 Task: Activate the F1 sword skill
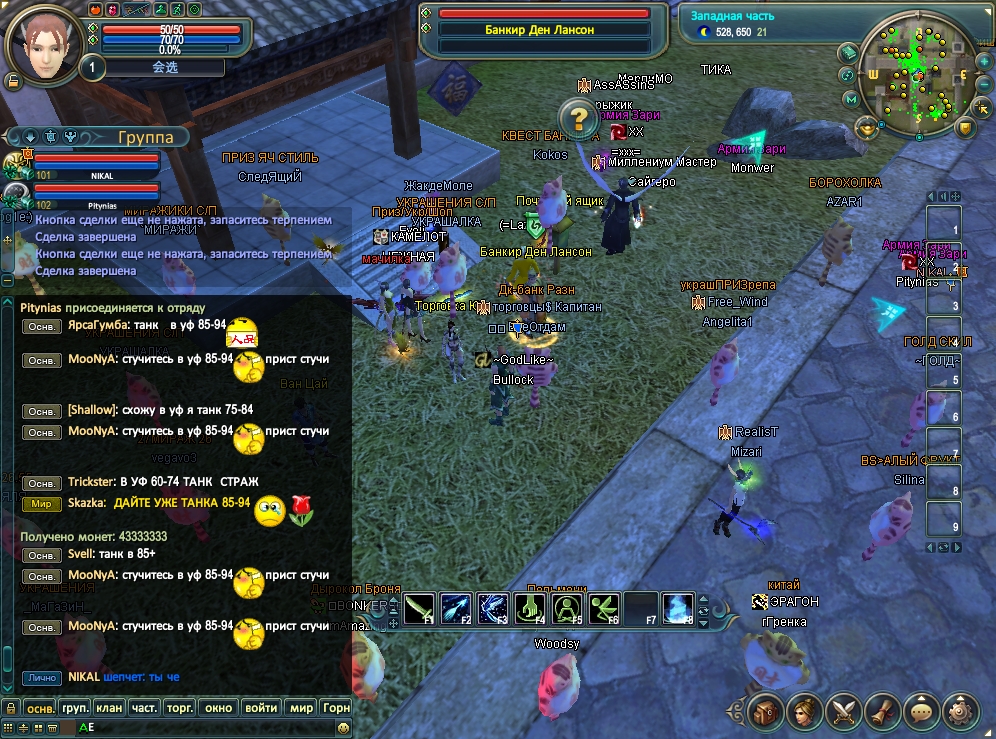[x=420, y=608]
